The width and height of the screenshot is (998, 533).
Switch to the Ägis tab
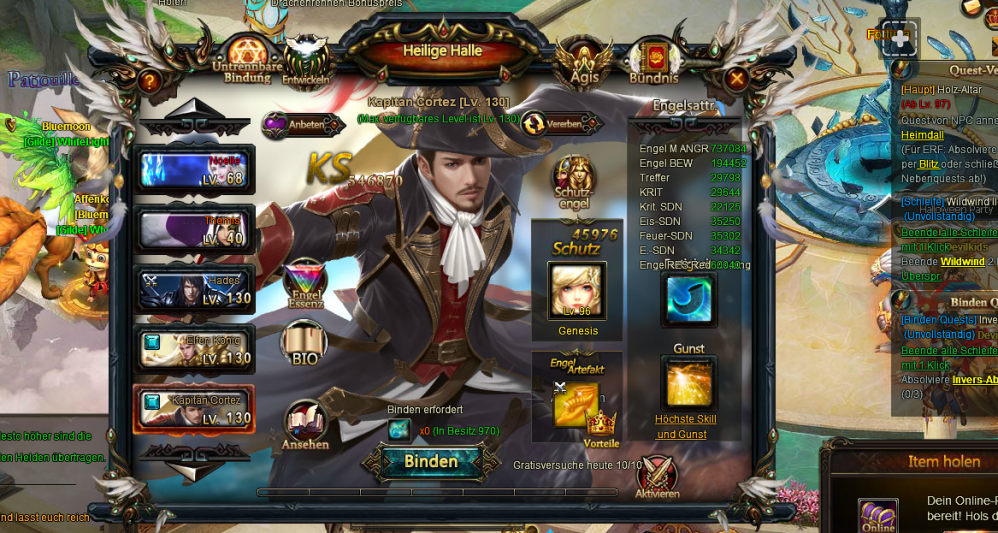click(584, 62)
